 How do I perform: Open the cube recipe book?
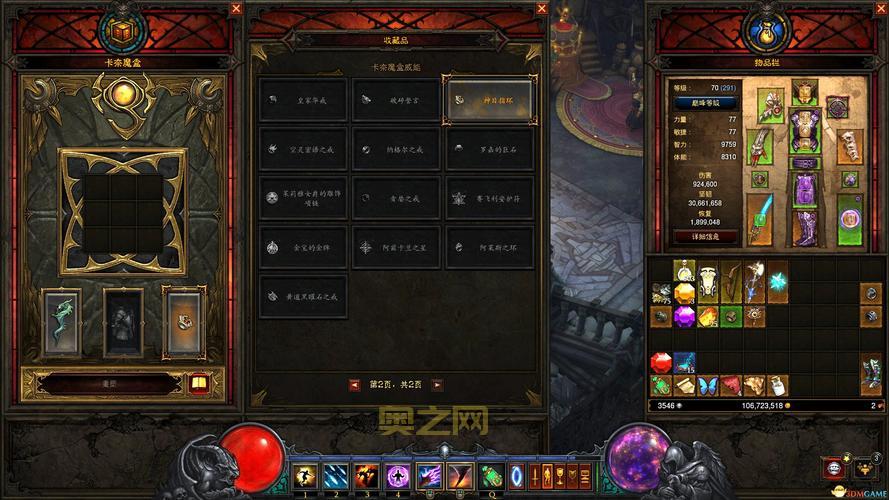199,382
